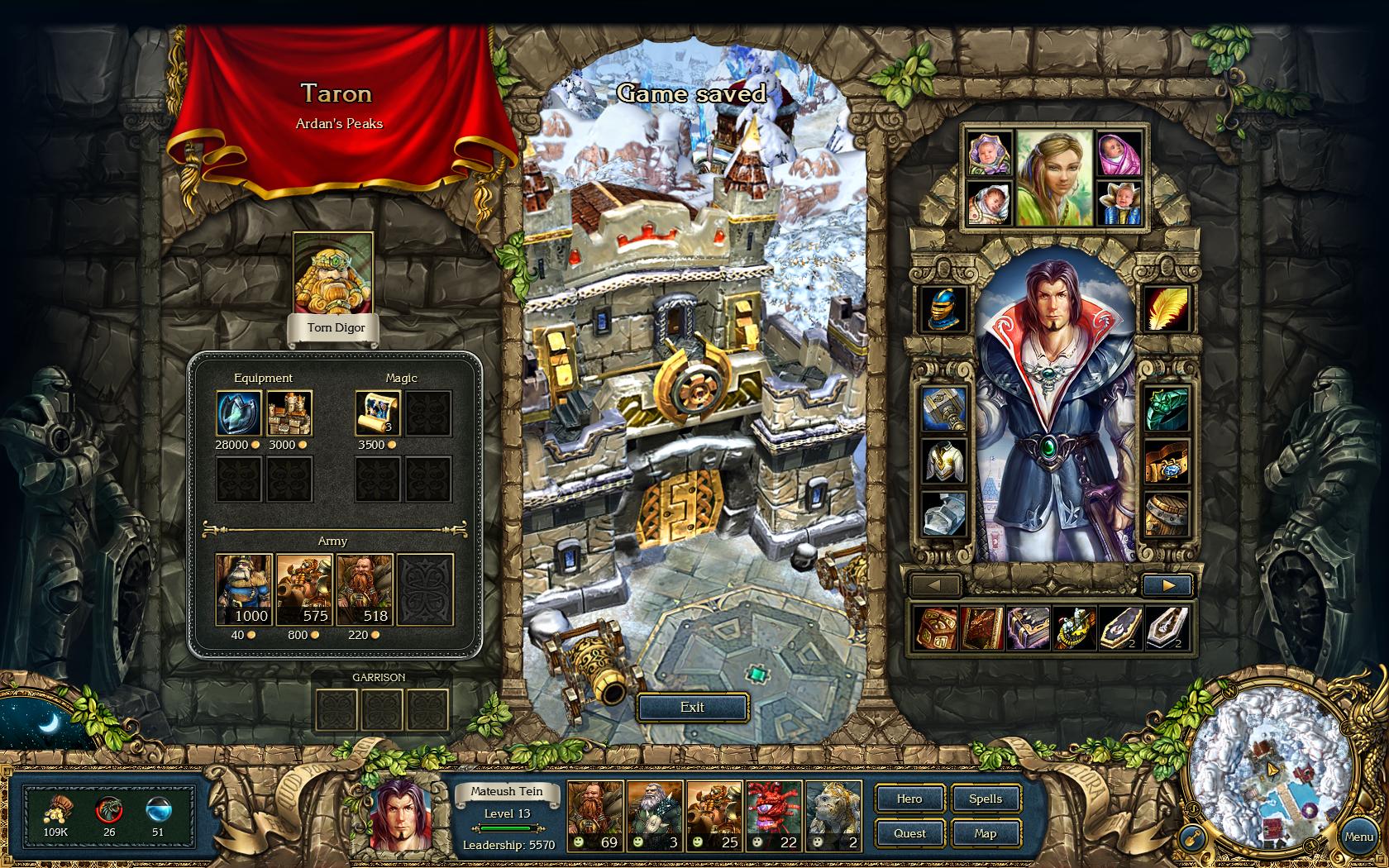The height and width of the screenshot is (868, 1389).
Task: Select the 518-unit dwarf army stack
Action: point(365,589)
